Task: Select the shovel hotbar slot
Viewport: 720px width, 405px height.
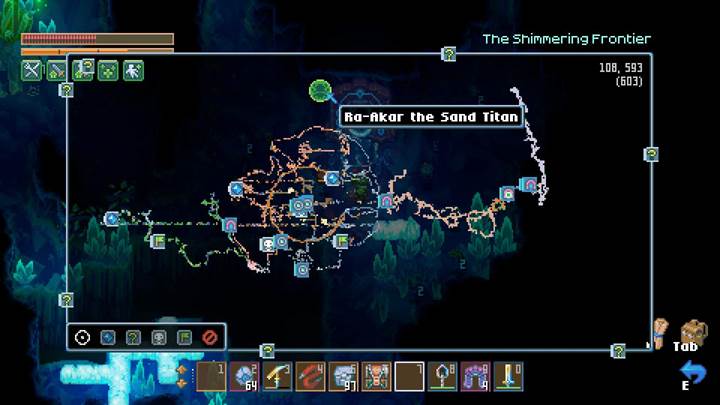Action: click(x=443, y=377)
